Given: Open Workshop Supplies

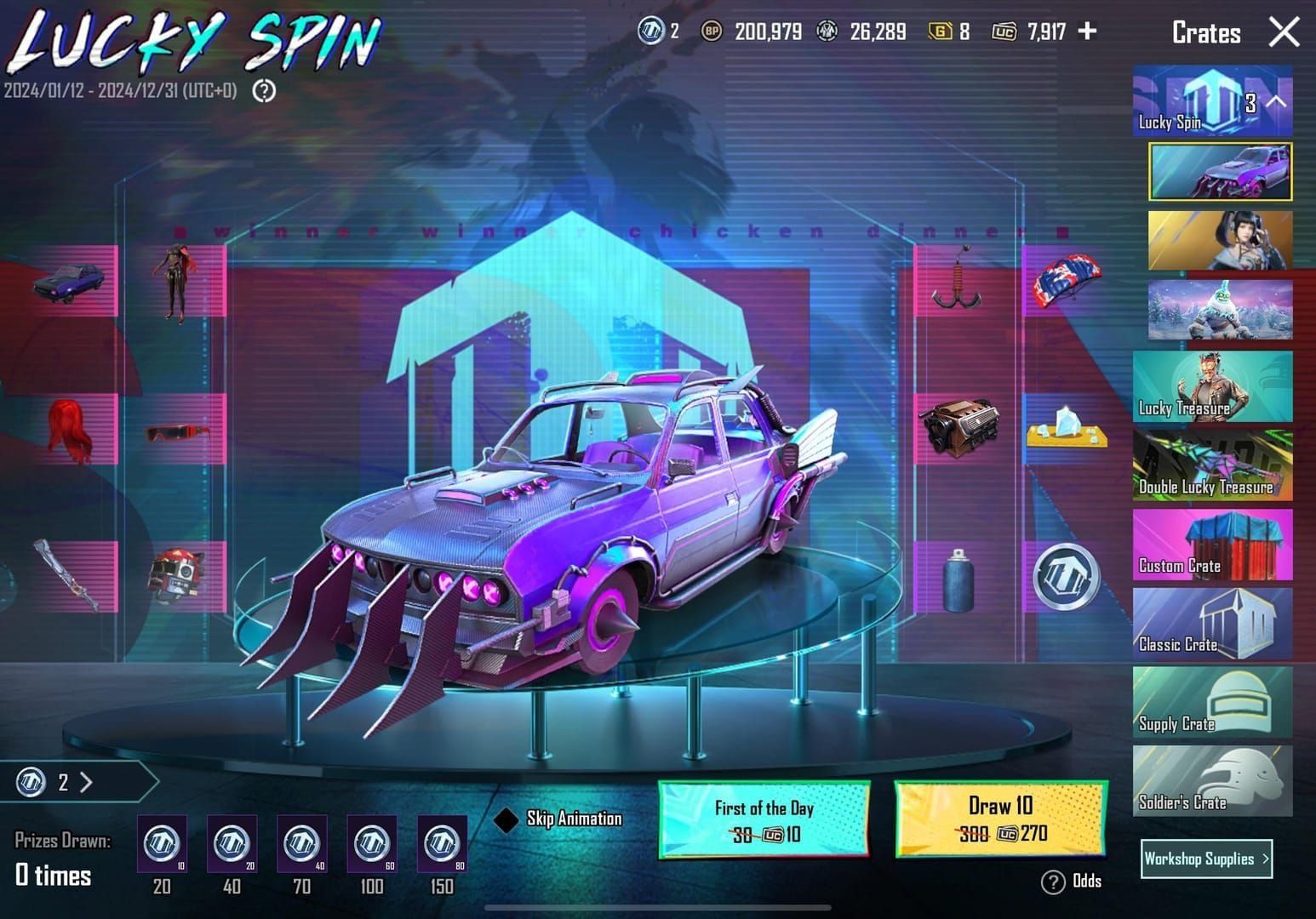Looking at the screenshot, I should point(1206,859).
